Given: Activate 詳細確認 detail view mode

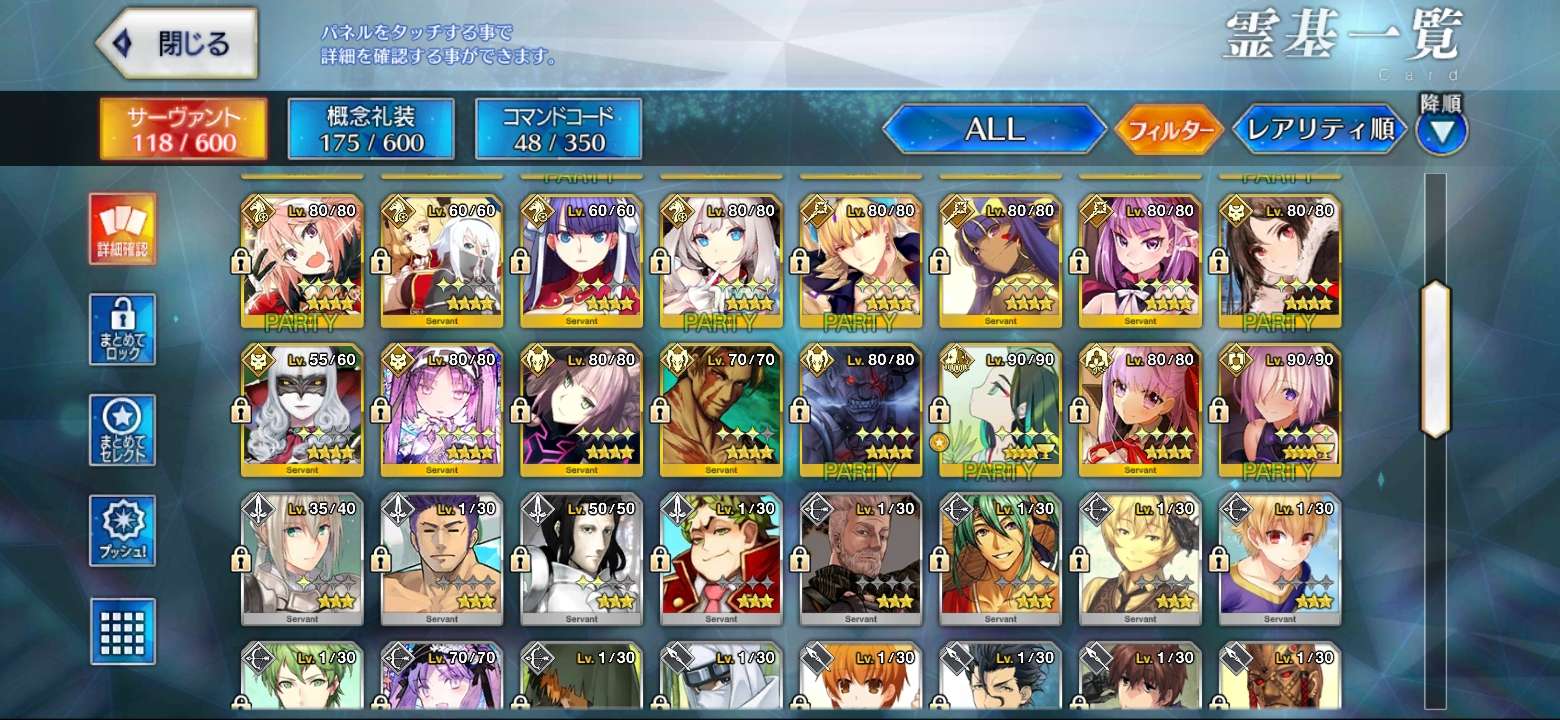Looking at the screenshot, I should coord(122,228).
